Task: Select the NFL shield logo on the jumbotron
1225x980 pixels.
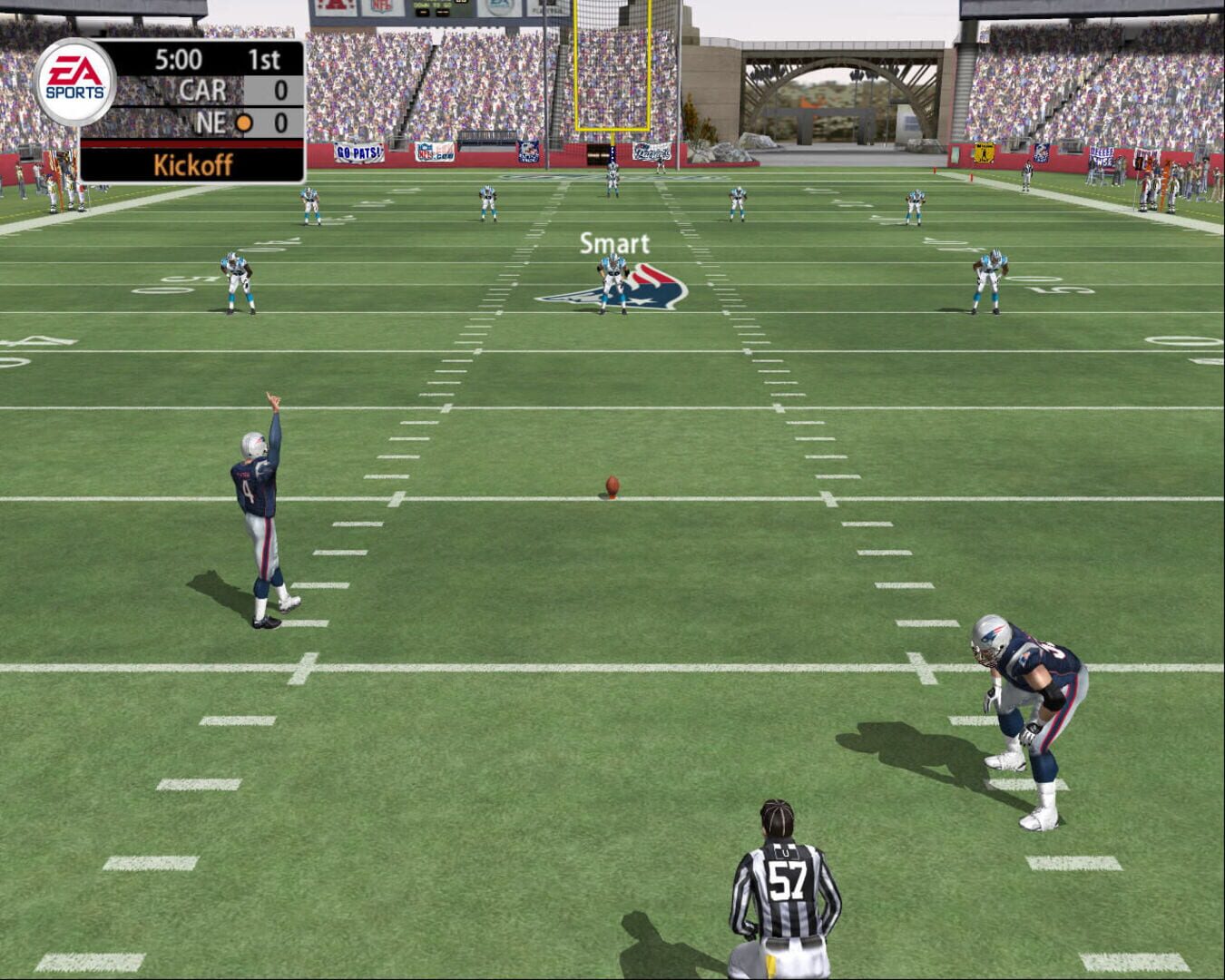Action: 381,5
